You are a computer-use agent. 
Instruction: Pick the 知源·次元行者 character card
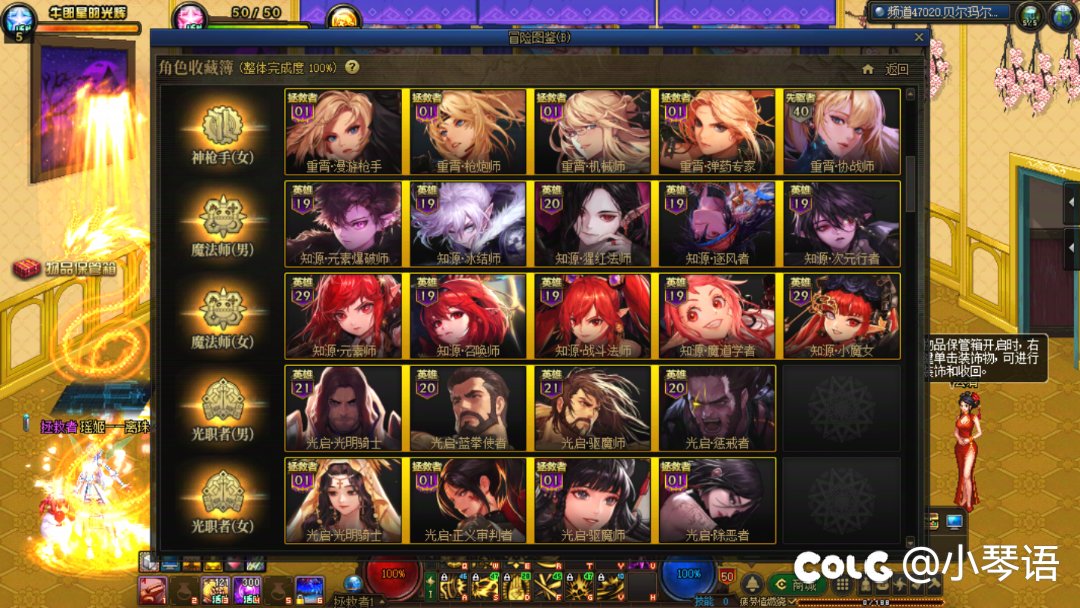point(841,224)
